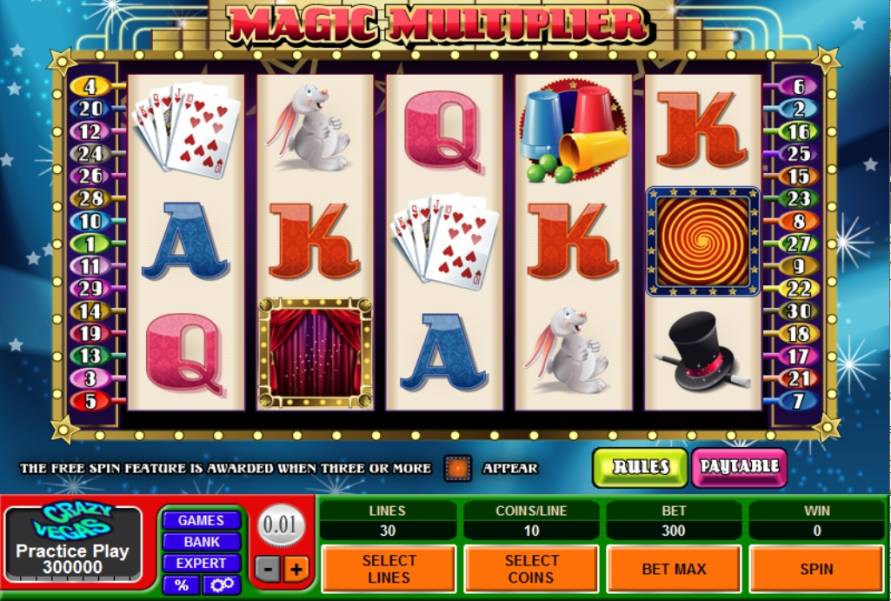Screen dimensions: 891x601
Task: Spin the reels with the Spin button
Action: (816, 569)
